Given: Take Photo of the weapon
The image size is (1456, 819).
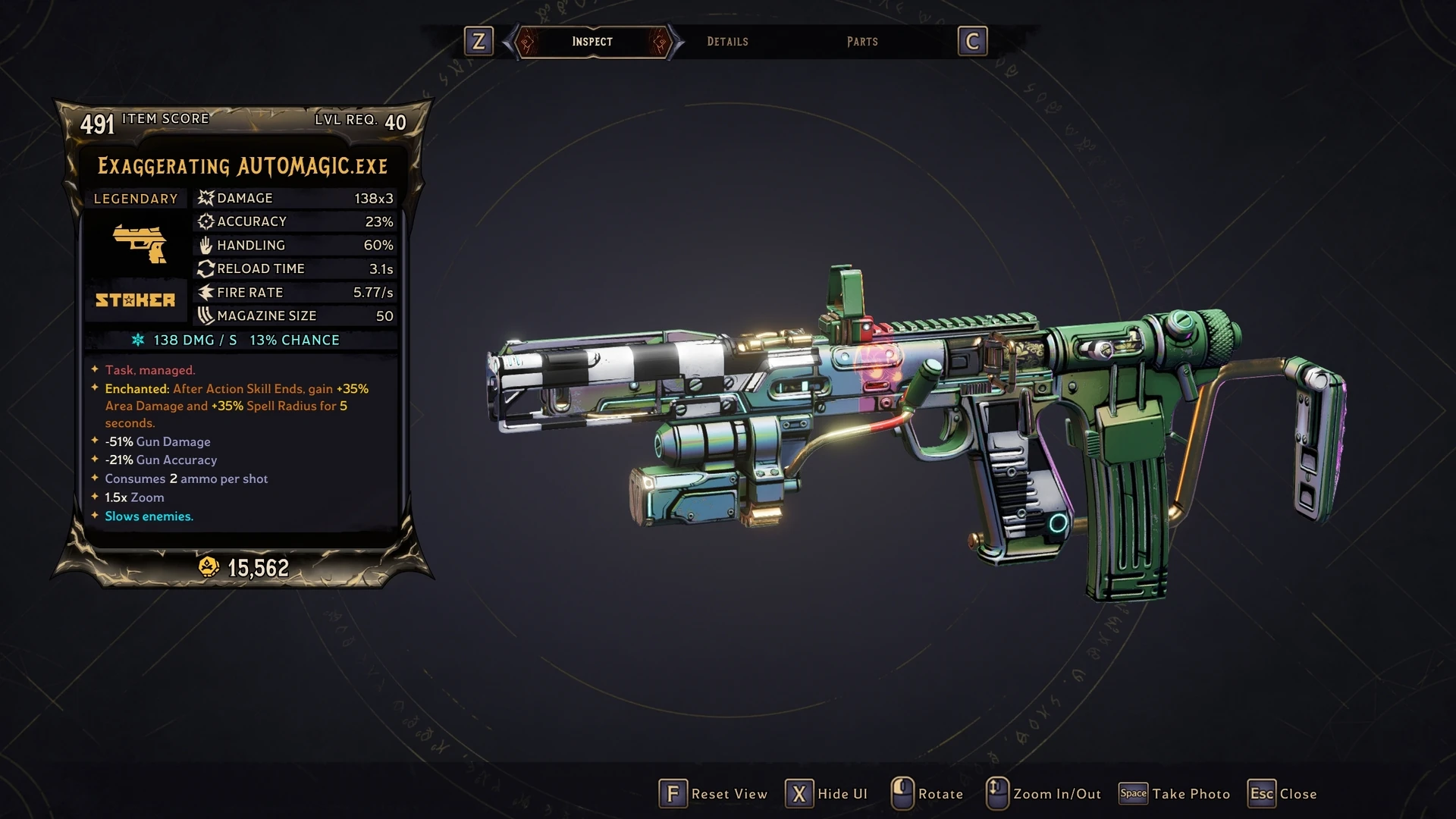Looking at the screenshot, I should point(1175,794).
